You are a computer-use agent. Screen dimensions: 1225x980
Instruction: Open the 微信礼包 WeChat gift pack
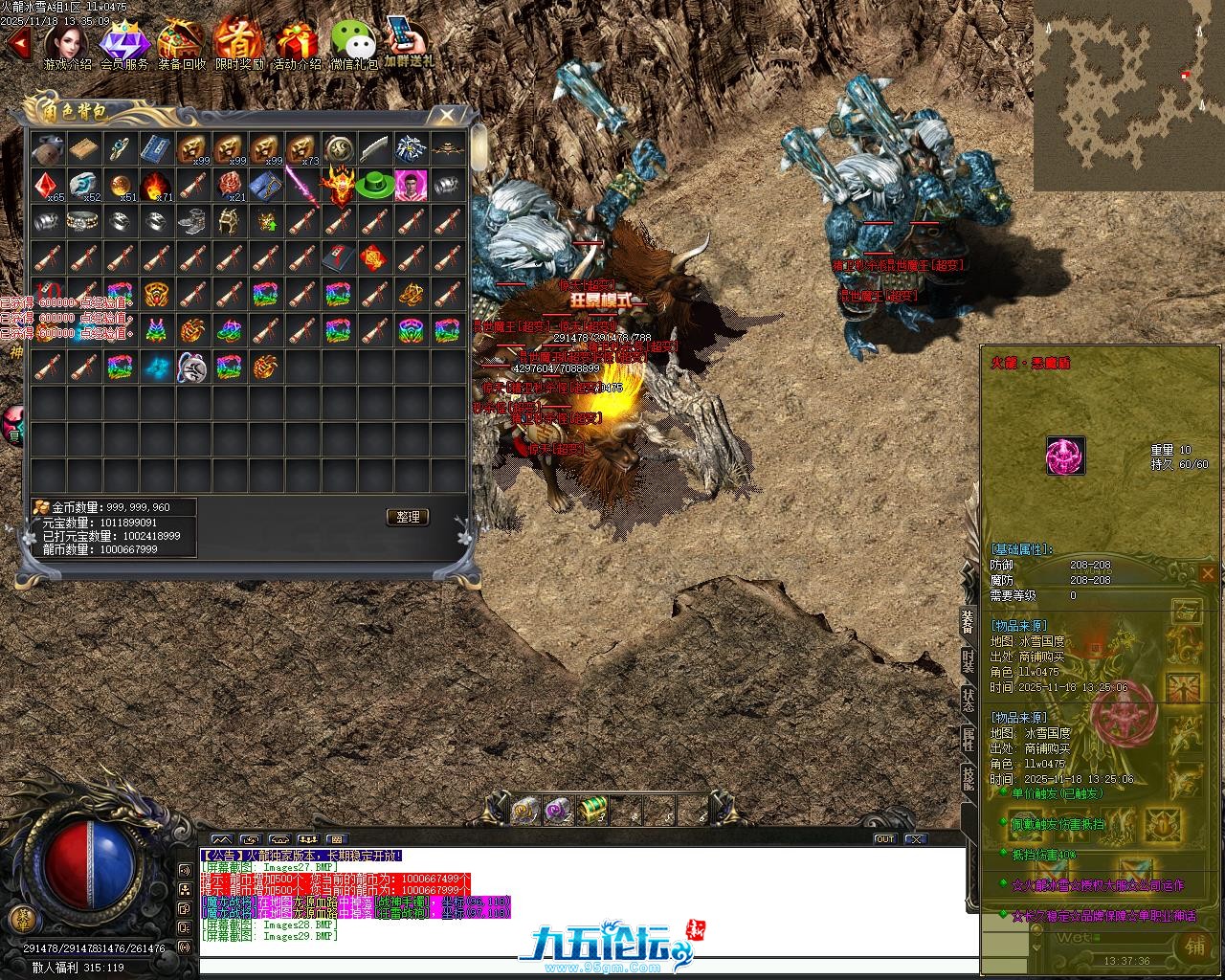coord(354,44)
